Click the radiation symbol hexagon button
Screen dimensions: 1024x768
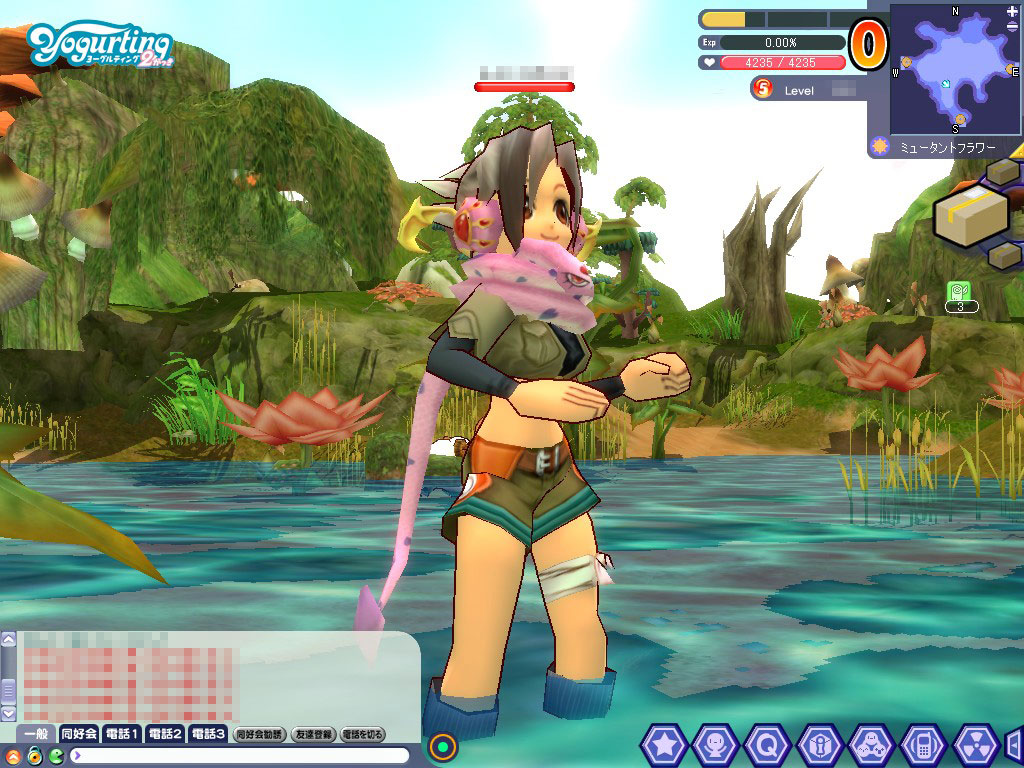click(975, 745)
